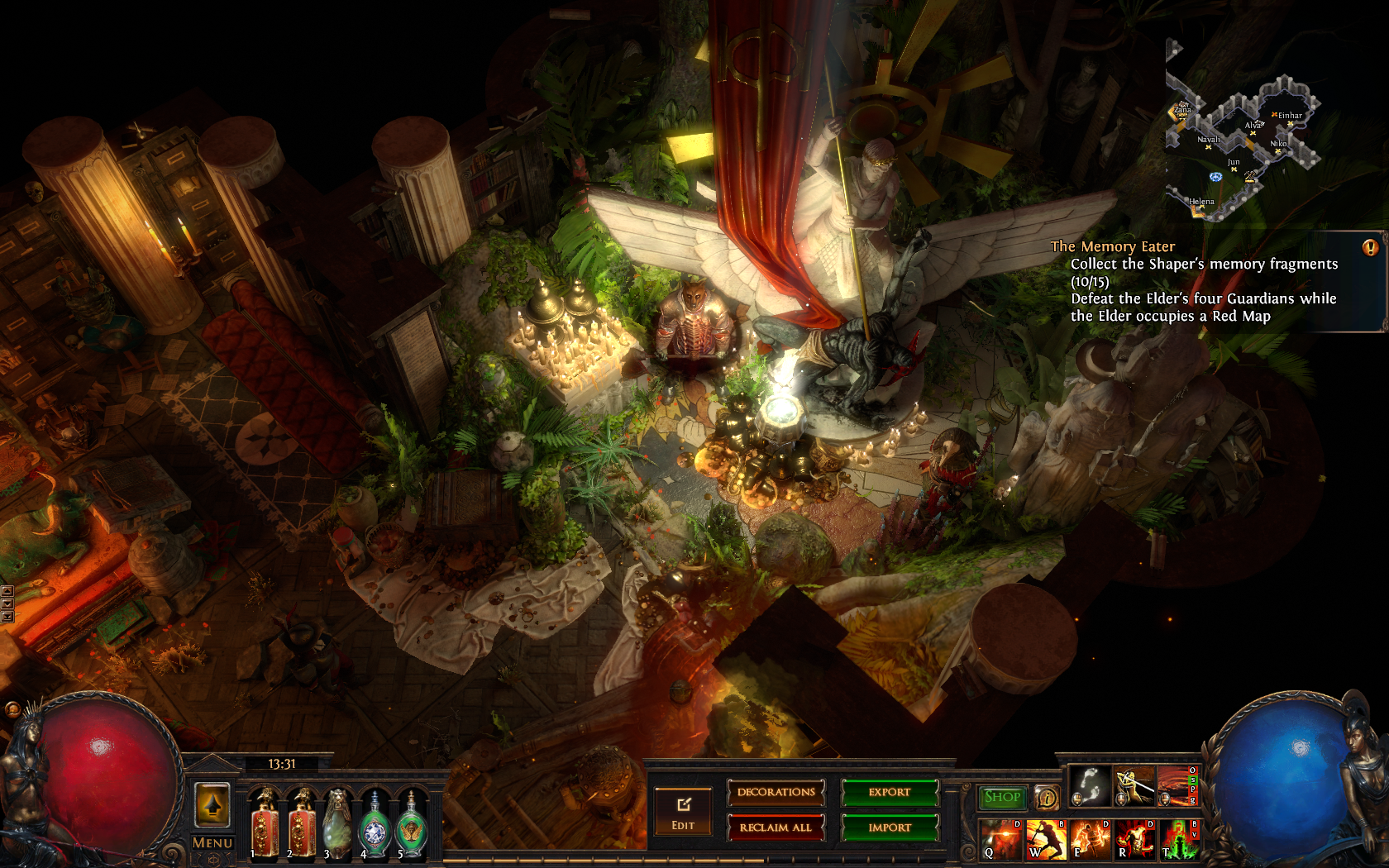Import a hideout layout
The height and width of the screenshot is (868, 1389).
click(x=890, y=827)
